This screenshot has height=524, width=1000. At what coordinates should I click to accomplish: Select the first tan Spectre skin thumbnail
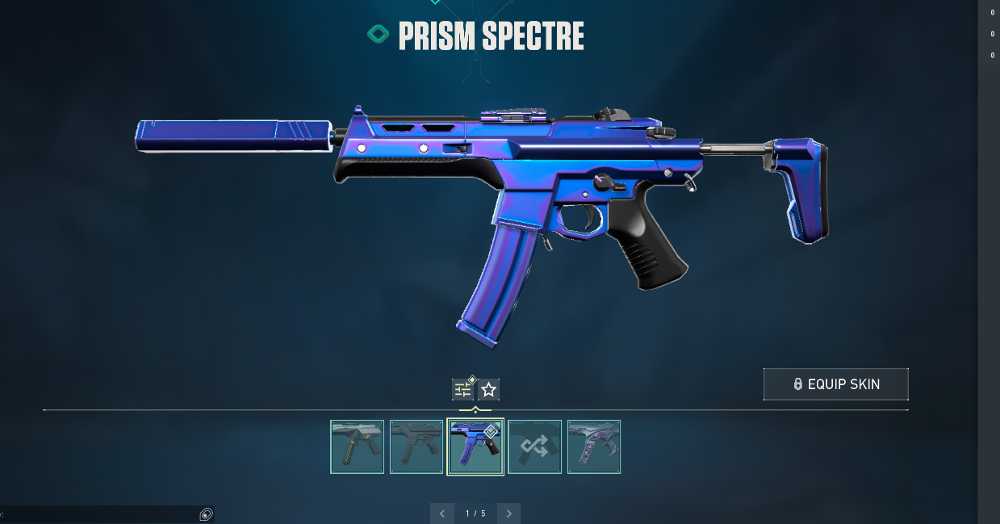[x=357, y=446]
